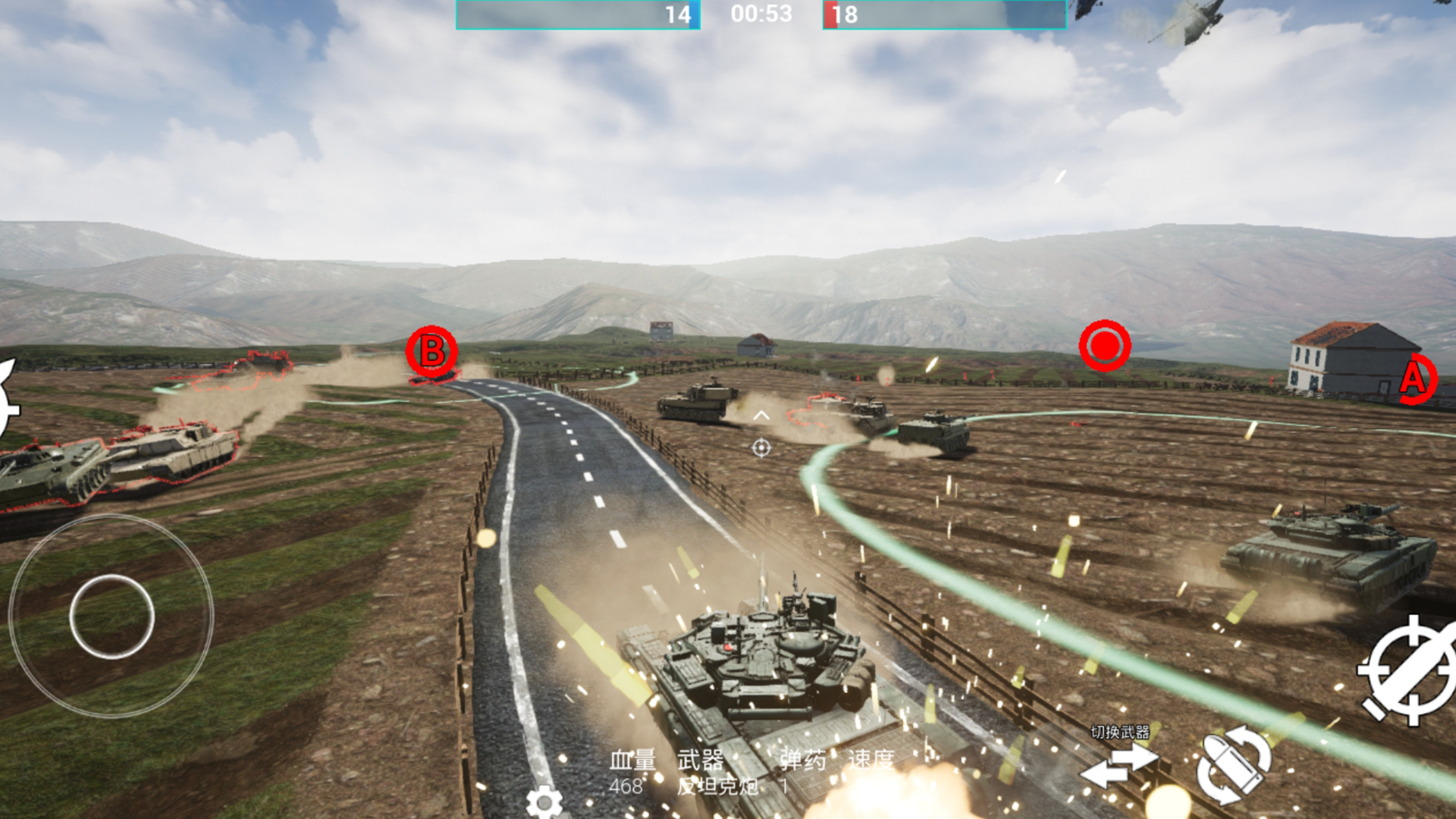Tap the virtual joystick center knob
Image resolution: width=1456 pixels, height=819 pixels.
point(111,616)
